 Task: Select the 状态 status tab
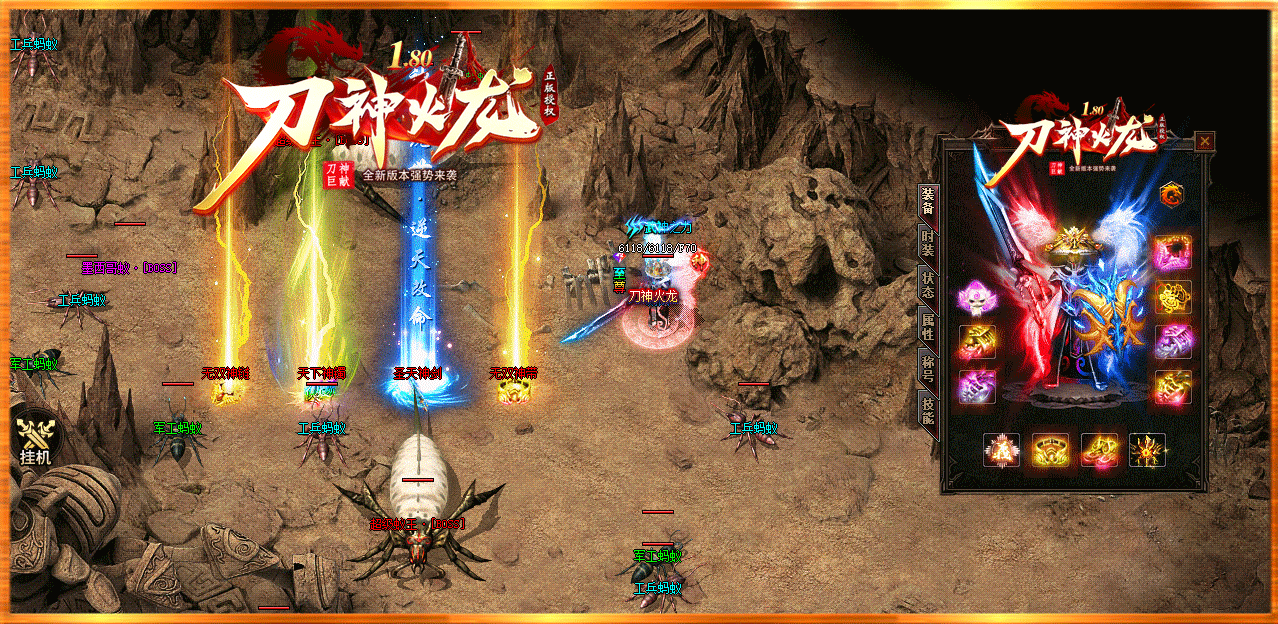927,284
